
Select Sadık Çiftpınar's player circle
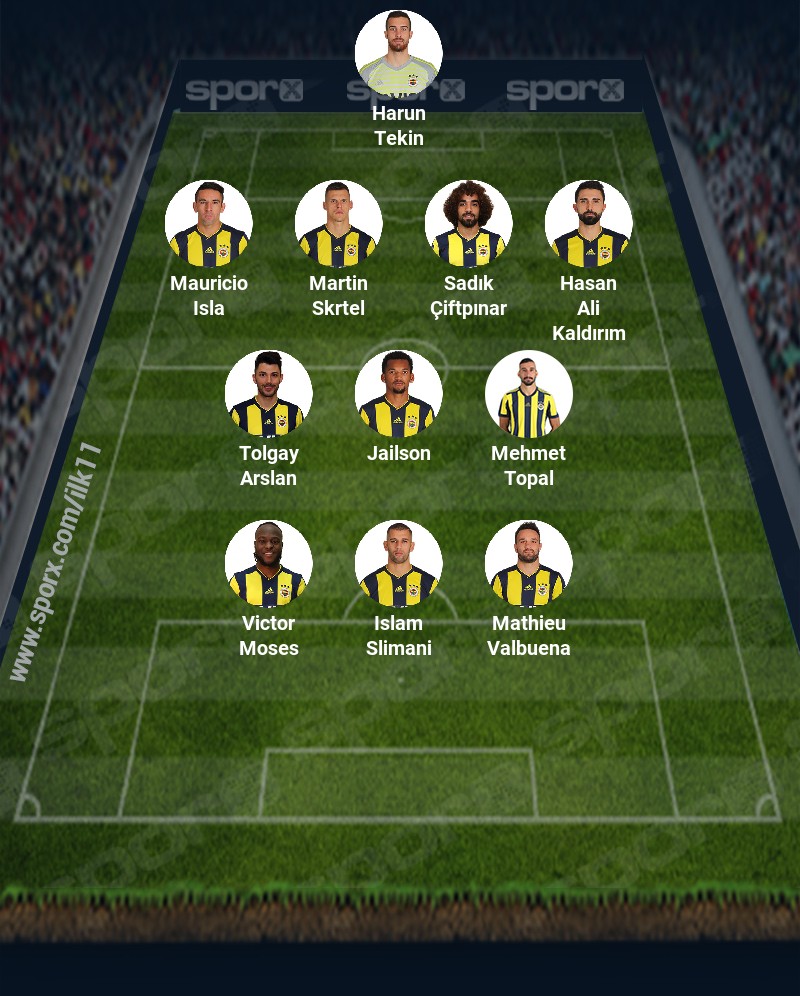tap(468, 224)
